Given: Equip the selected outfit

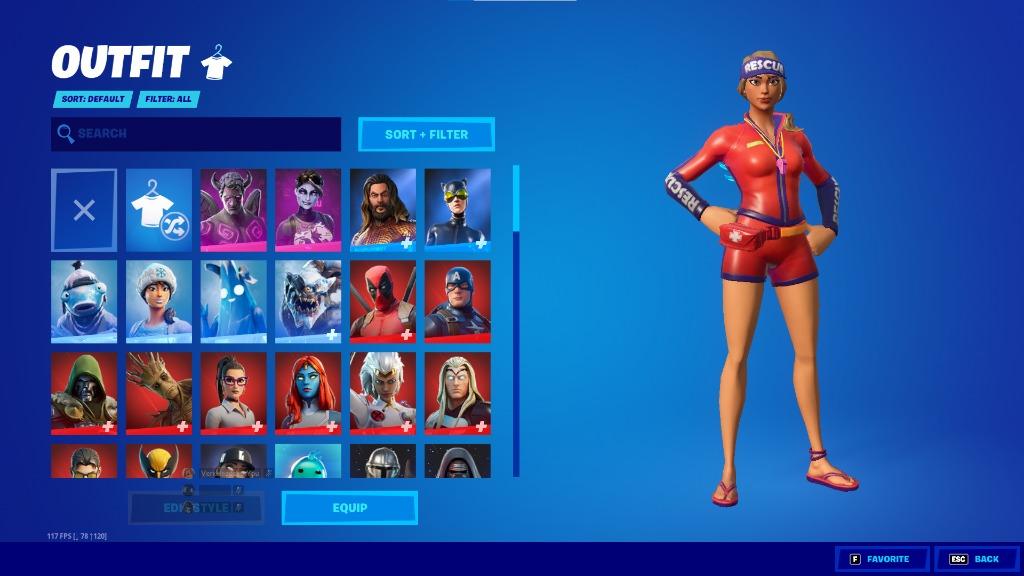Looking at the screenshot, I should (349, 508).
